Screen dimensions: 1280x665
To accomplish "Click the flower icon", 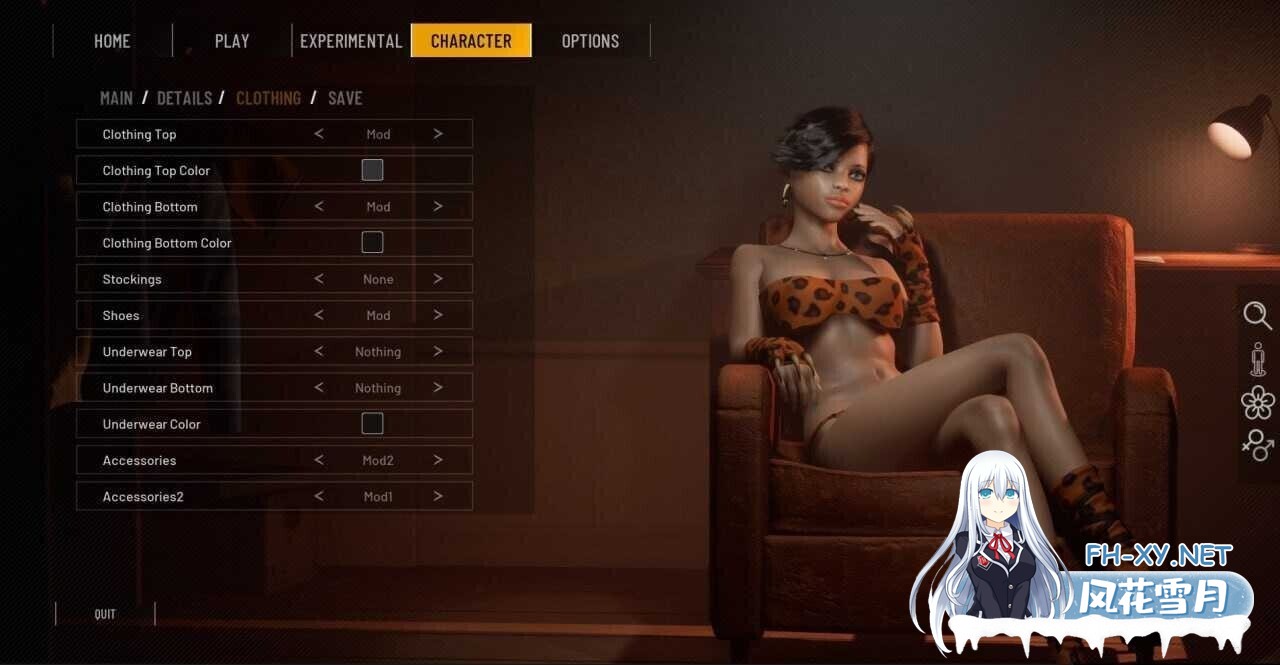I will (1257, 402).
